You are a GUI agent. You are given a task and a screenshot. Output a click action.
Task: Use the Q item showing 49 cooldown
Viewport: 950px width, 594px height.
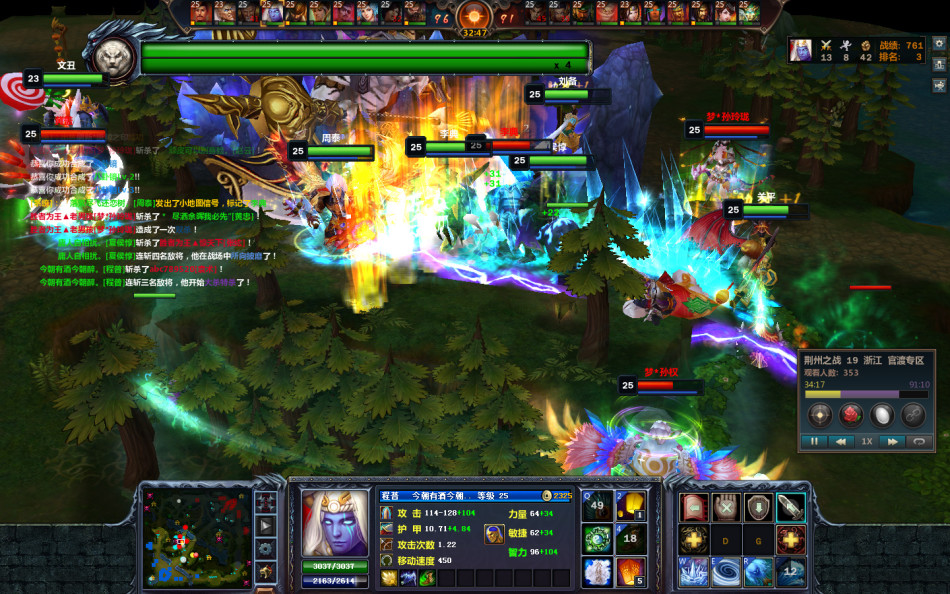pyautogui.click(x=598, y=505)
